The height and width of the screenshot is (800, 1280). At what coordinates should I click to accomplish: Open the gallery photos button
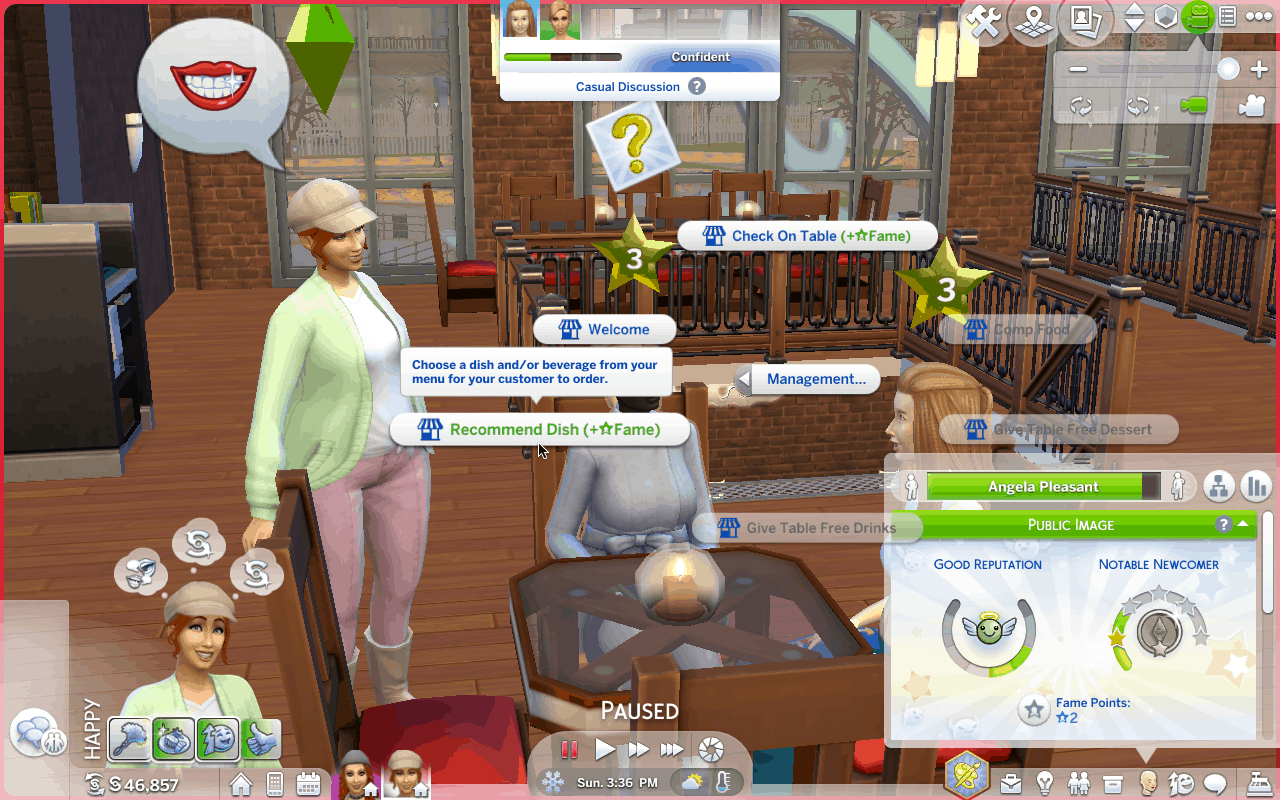tap(1083, 19)
